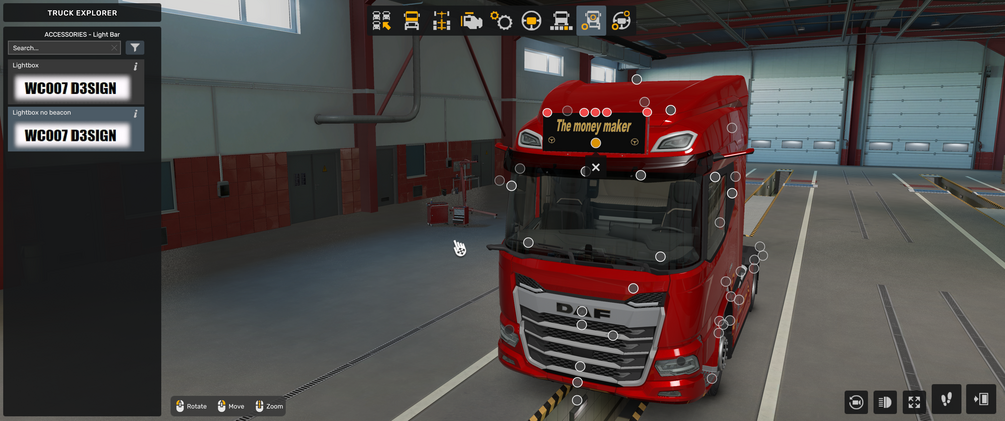This screenshot has width=1005, height=421.
Task: Switch to the transmission gears category
Action: (x=502, y=20)
